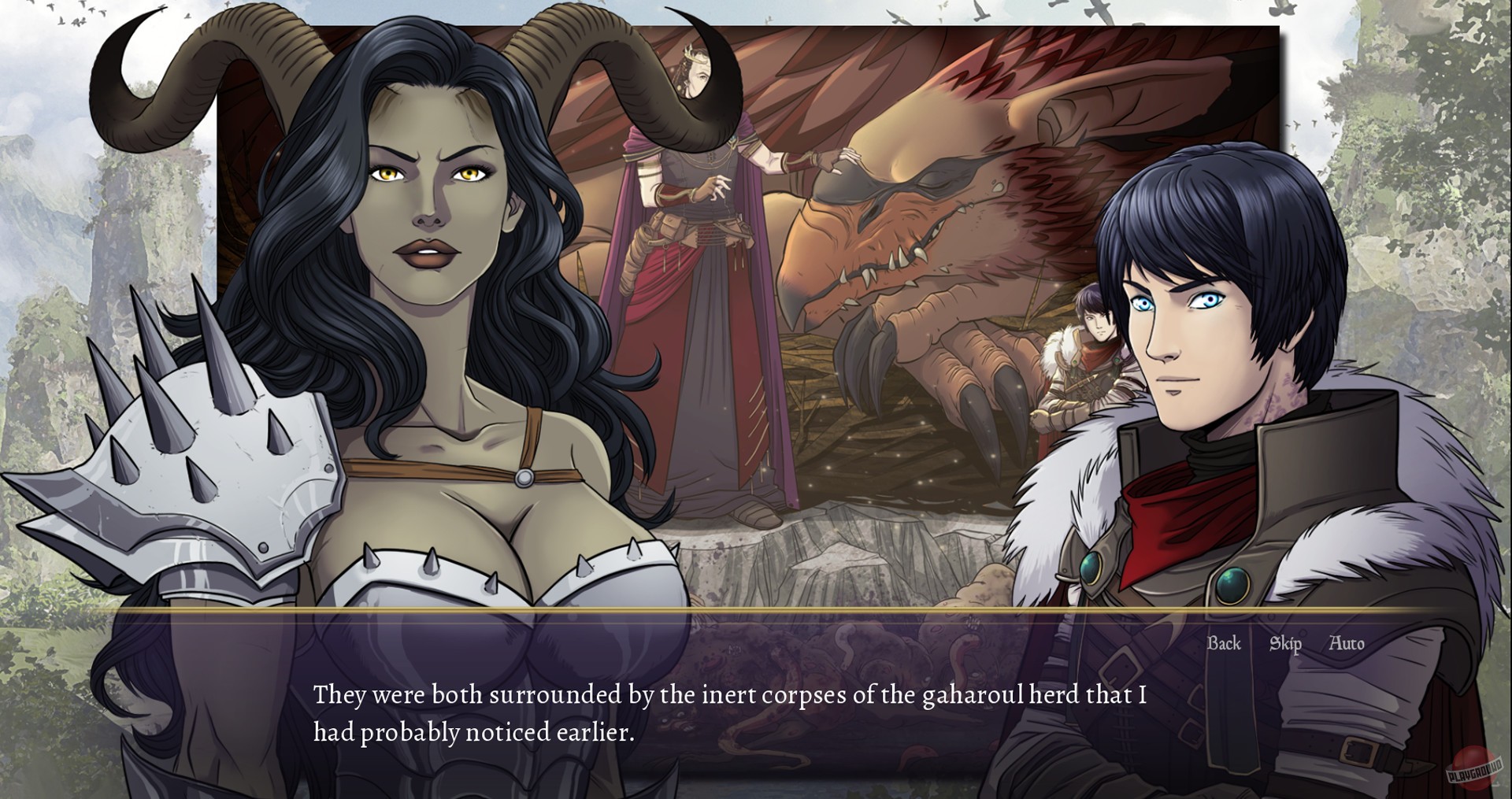The width and height of the screenshot is (1512, 799).
Task: Enable Auto-play mode
Action: coord(1348,643)
